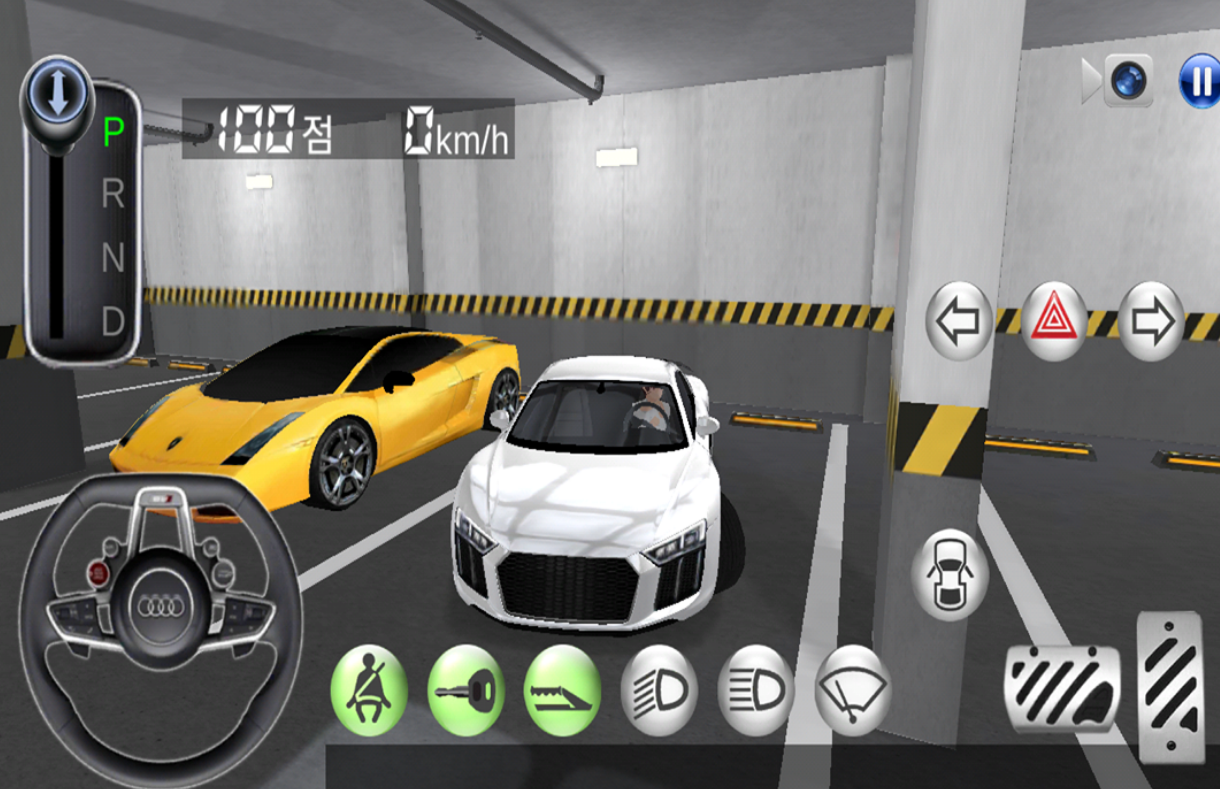Step on the brake pedal
The height and width of the screenshot is (789, 1220).
tap(1062, 688)
